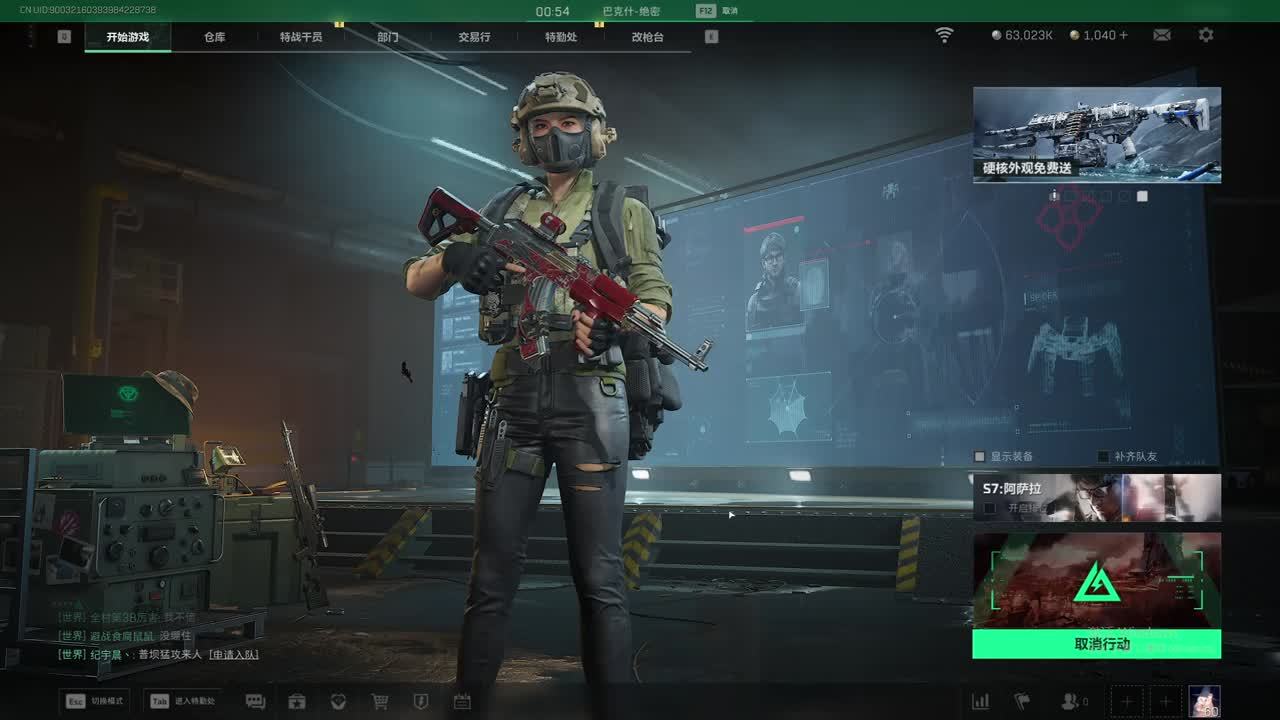Switch to the 仓库 warehouse tab
1280x720 pixels.
click(x=215, y=37)
